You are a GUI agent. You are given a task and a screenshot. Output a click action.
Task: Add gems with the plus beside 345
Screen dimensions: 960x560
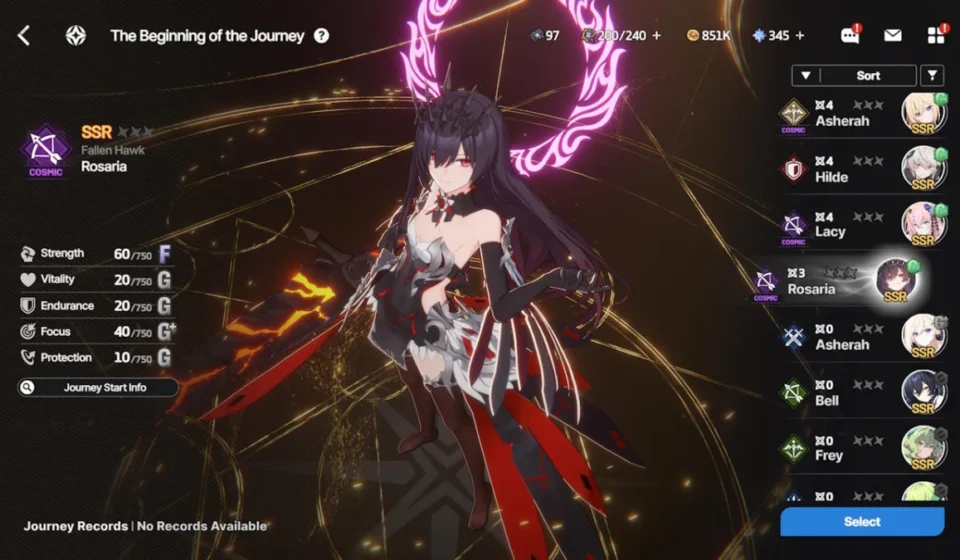[800, 36]
